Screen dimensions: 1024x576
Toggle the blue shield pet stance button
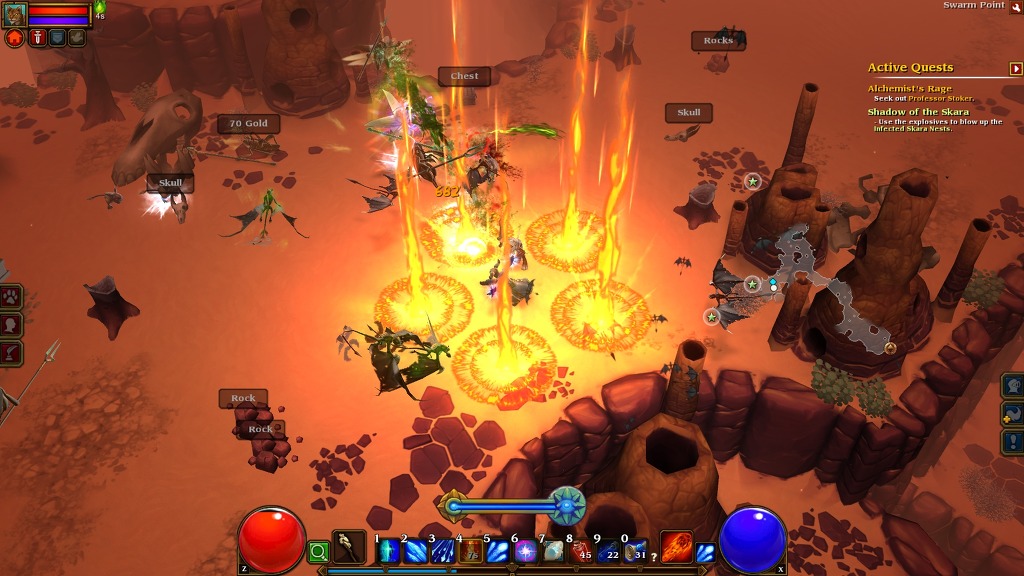(57, 38)
